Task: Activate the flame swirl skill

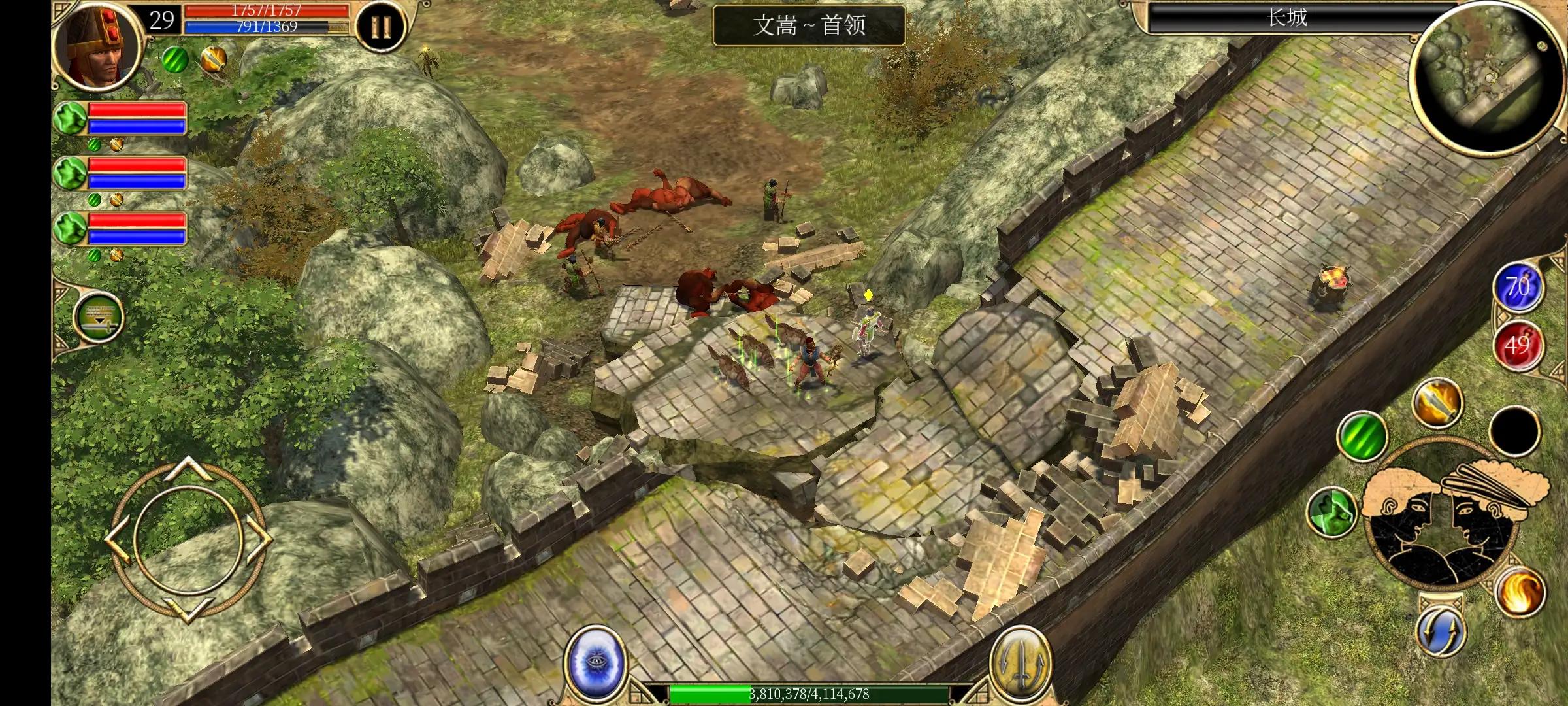Action: coord(1520,591)
